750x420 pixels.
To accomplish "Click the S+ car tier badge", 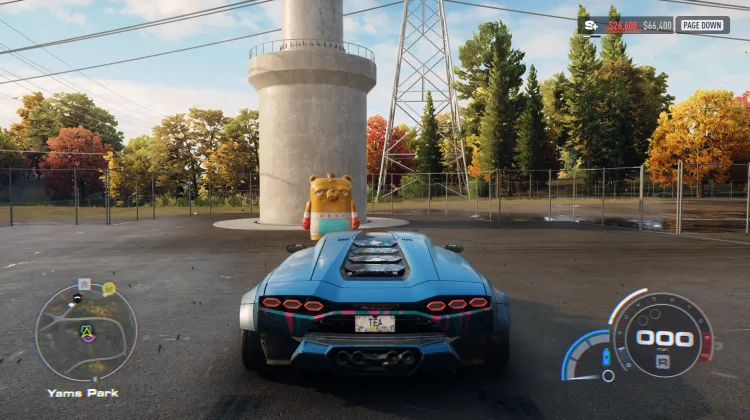I will [589, 25].
